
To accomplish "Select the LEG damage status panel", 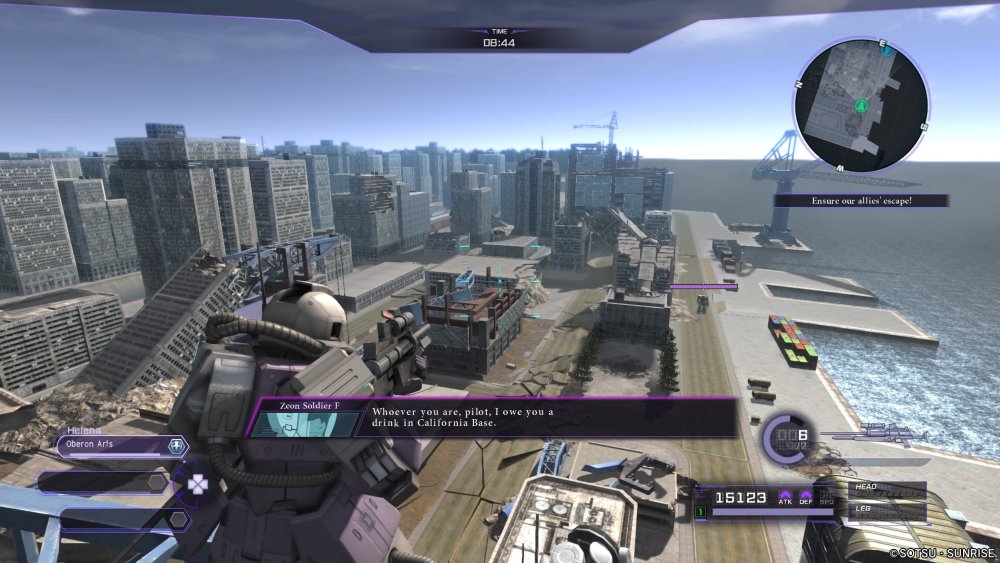I will pos(885,509).
